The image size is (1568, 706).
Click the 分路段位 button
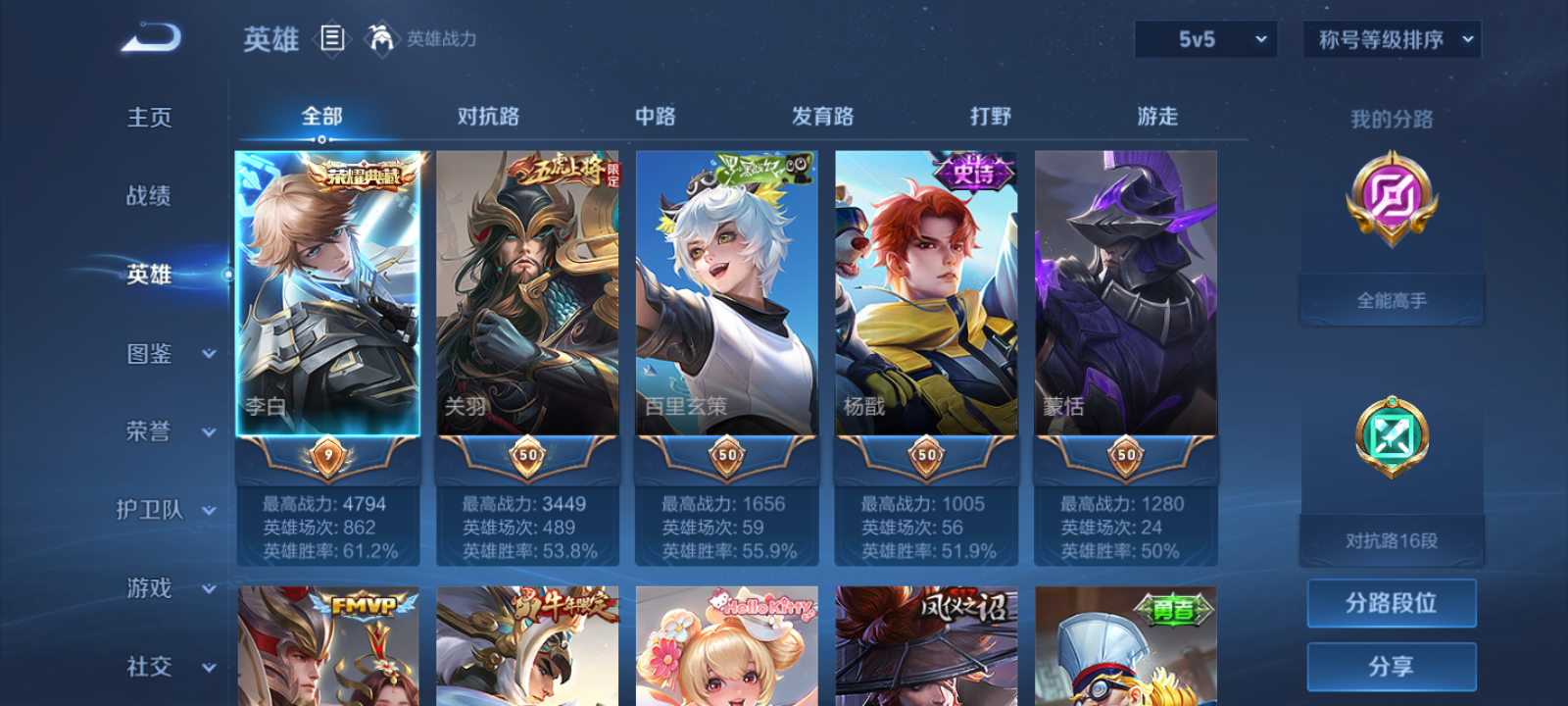pyautogui.click(x=1392, y=602)
